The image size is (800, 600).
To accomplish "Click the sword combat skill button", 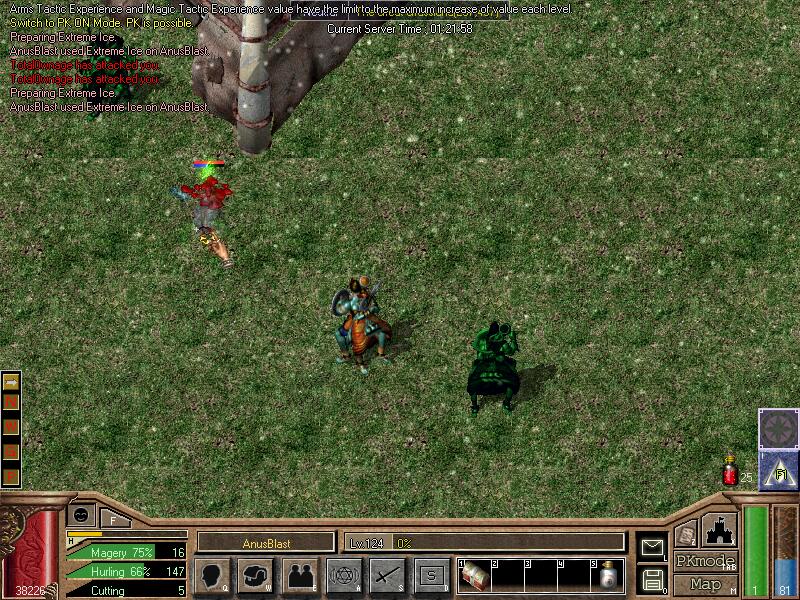I will [x=388, y=576].
